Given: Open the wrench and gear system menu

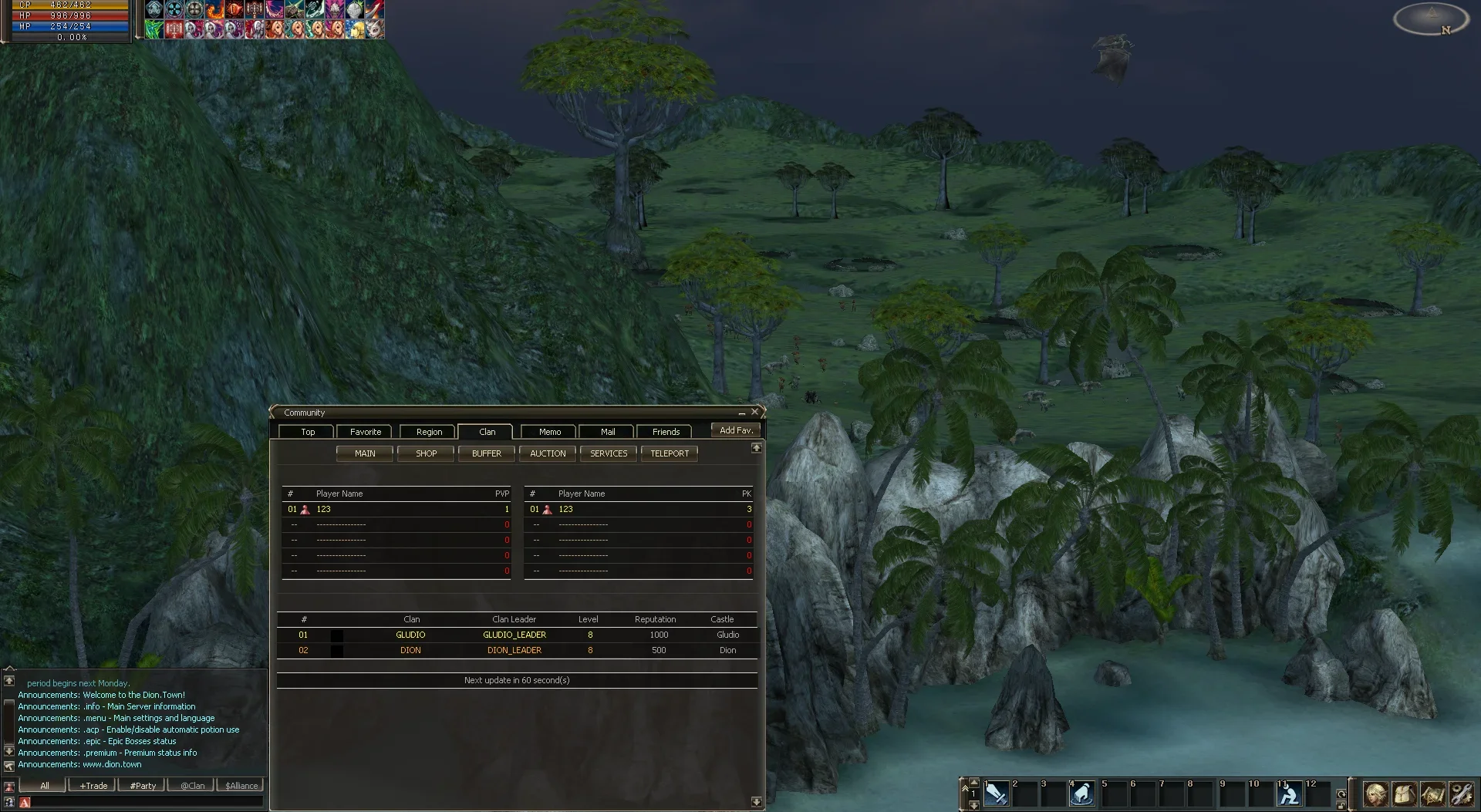Looking at the screenshot, I should click(1461, 793).
